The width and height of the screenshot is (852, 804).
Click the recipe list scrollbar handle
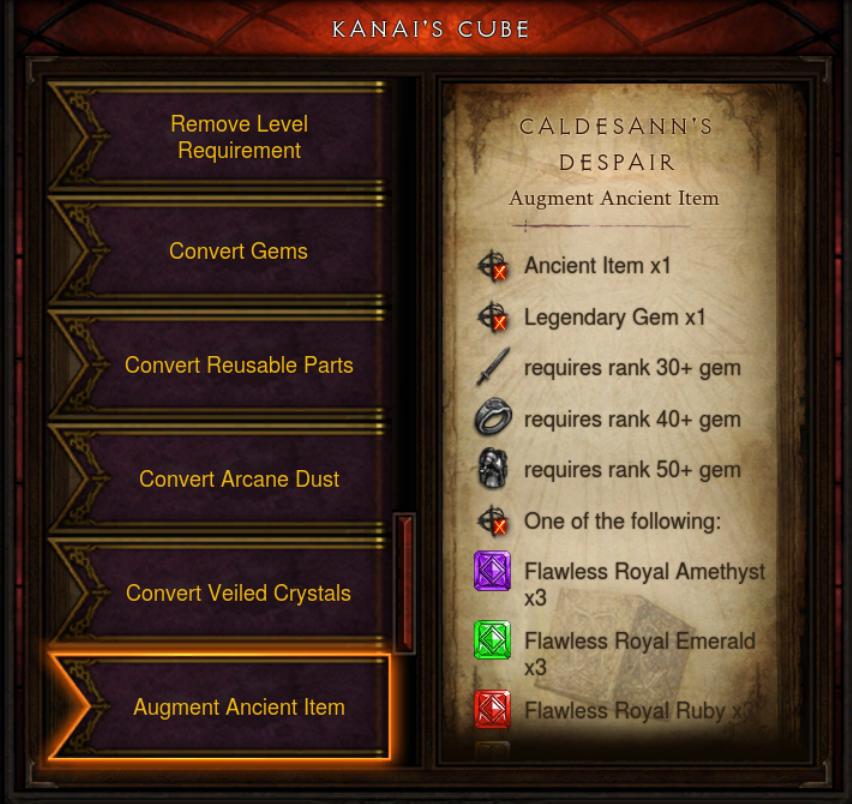click(x=404, y=583)
